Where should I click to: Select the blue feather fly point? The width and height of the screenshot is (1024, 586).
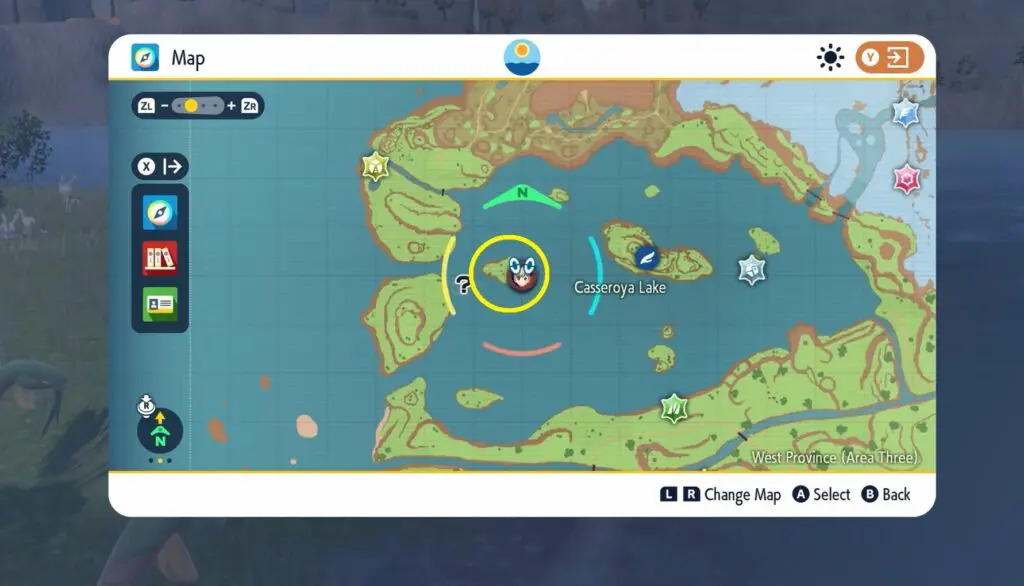click(x=647, y=257)
